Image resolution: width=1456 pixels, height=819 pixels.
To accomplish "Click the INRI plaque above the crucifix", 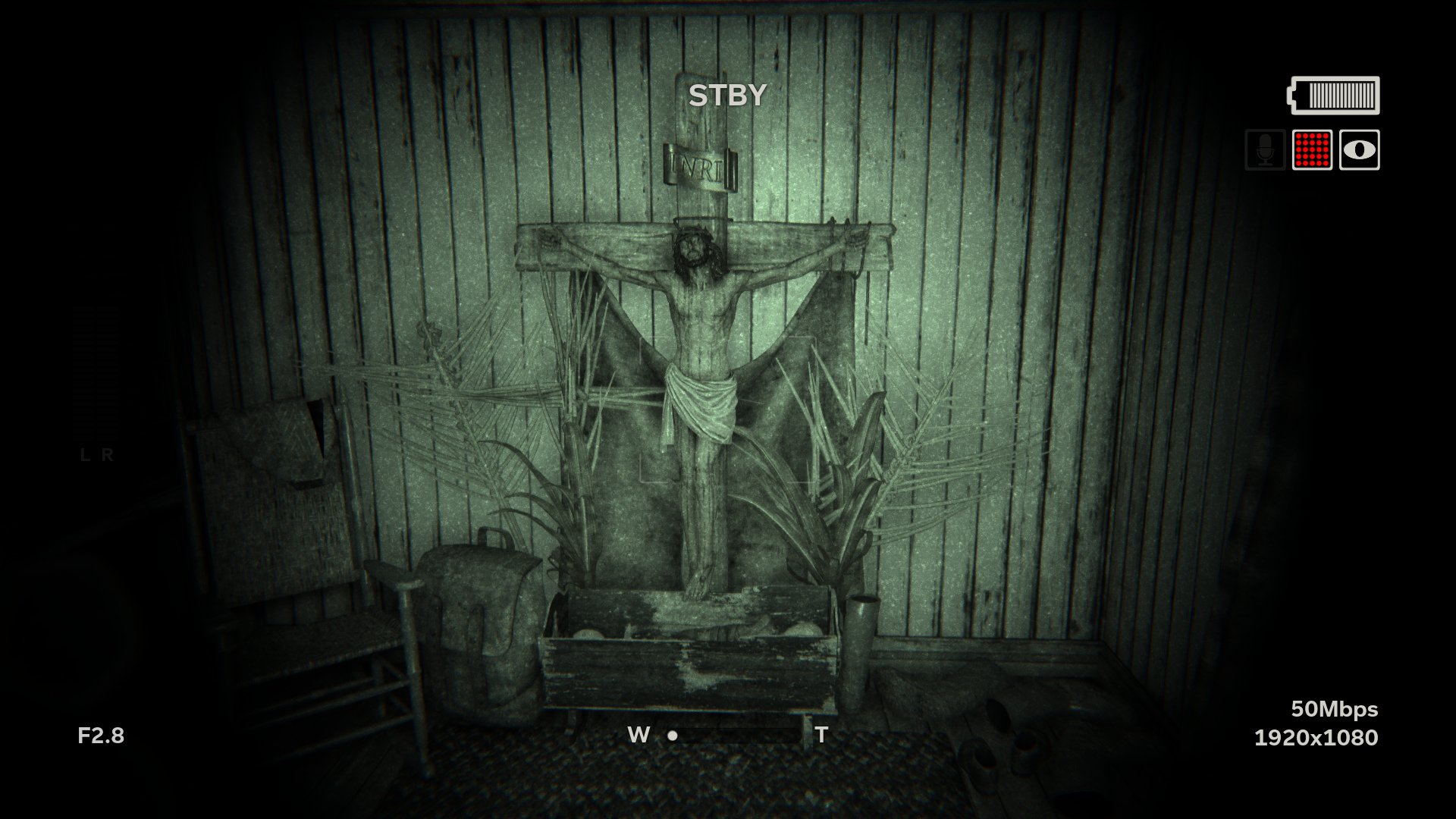I will [698, 165].
